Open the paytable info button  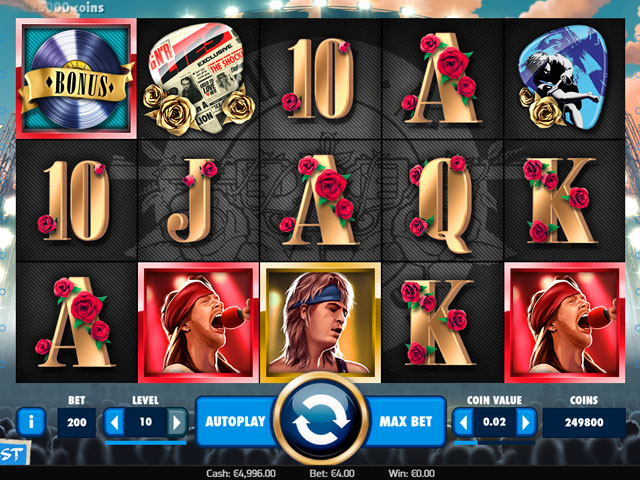[31, 421]
